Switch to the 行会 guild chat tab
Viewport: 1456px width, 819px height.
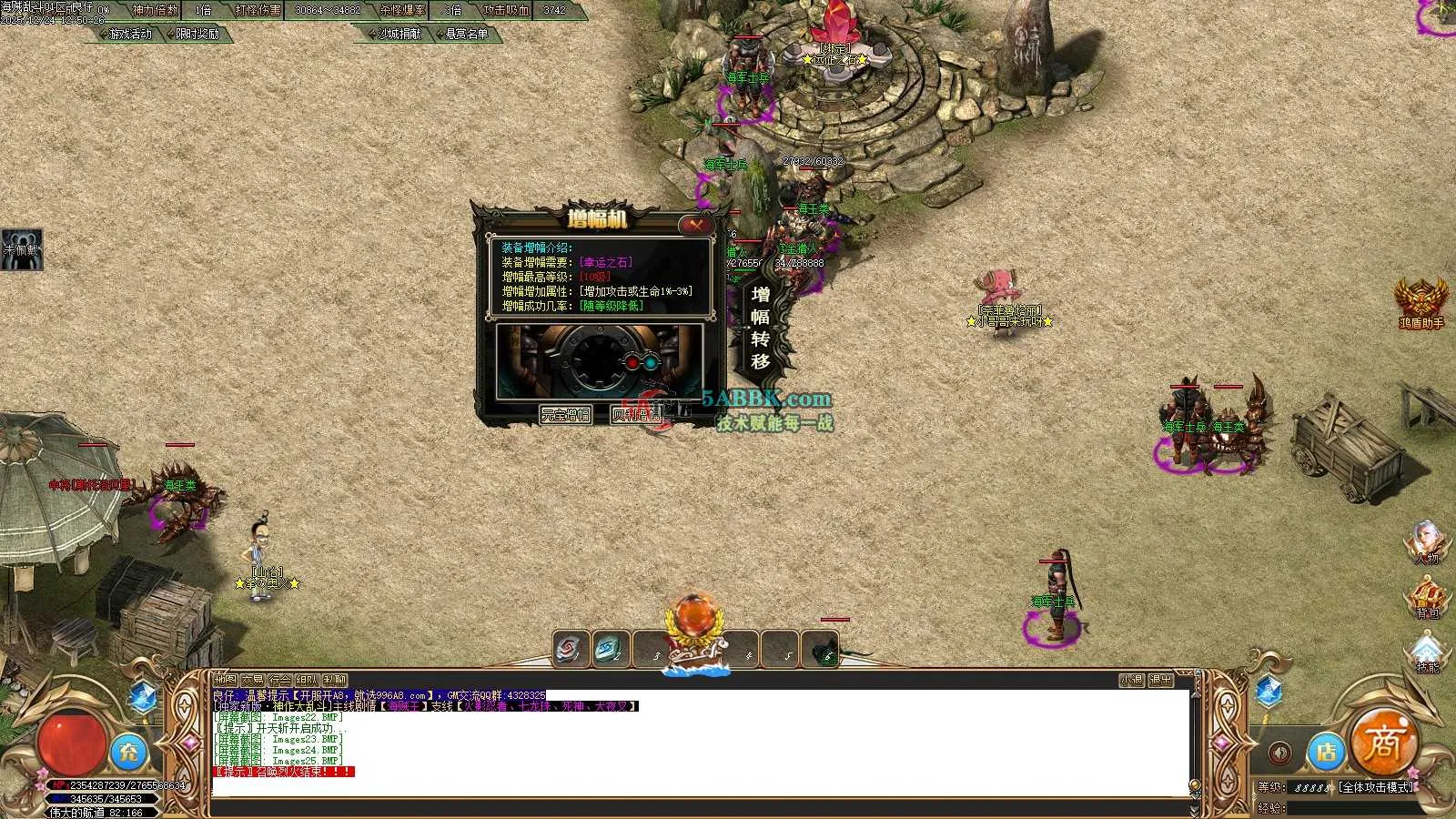click(x=279, y=680)
